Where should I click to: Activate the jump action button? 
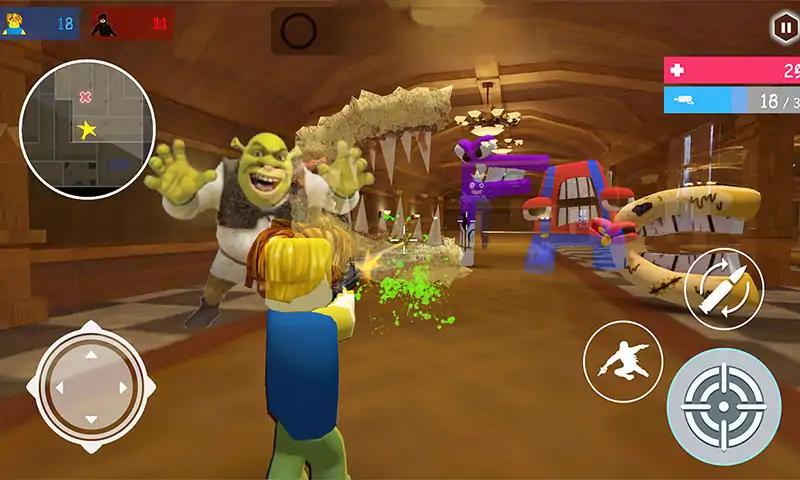click(x=621, y=361)
